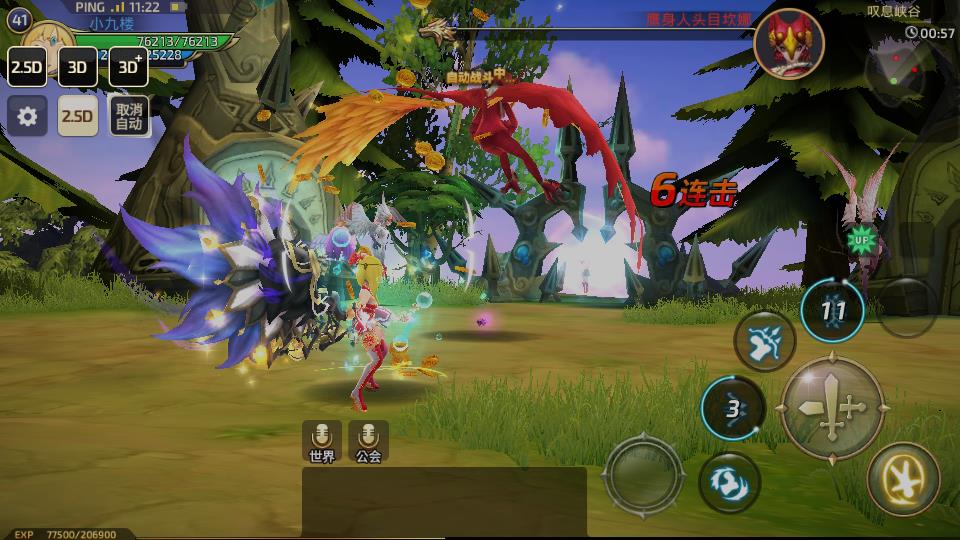Activate the skill showing cooldown 3
Viewport: 960px width, 540px height.
click(x=733, y=408)
